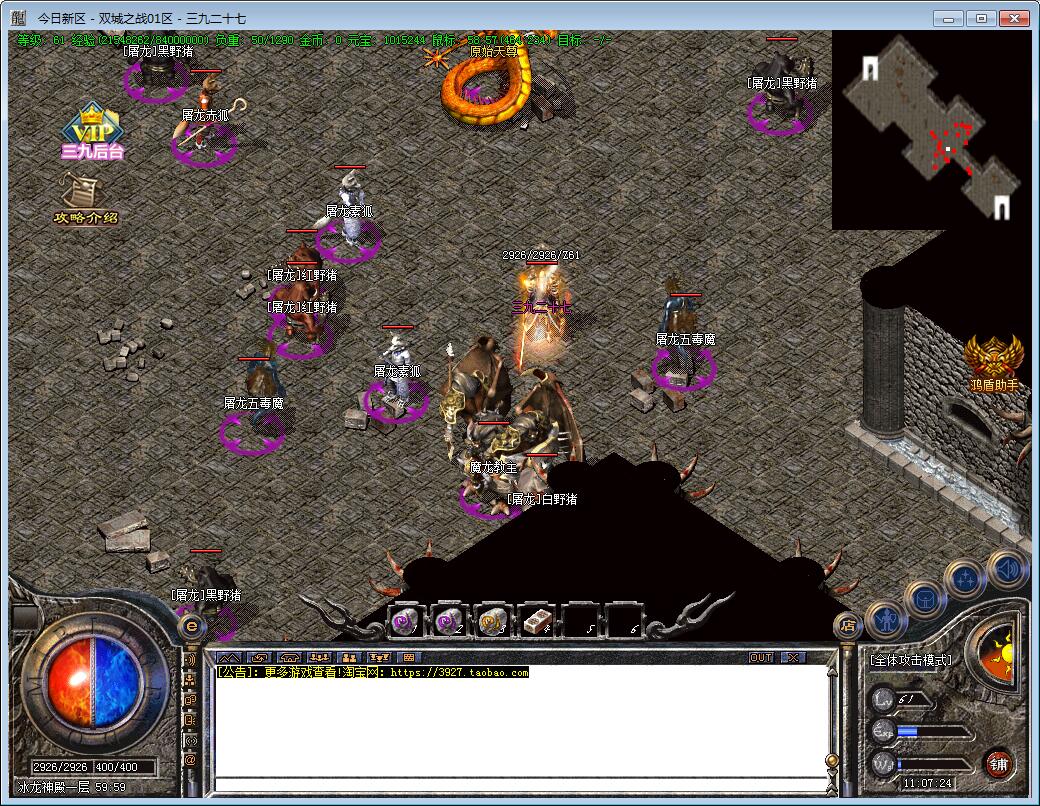Focus the chat text input line
Image resolution: width=1040 pixels, height=806 pixels.
tap(520, 783)
